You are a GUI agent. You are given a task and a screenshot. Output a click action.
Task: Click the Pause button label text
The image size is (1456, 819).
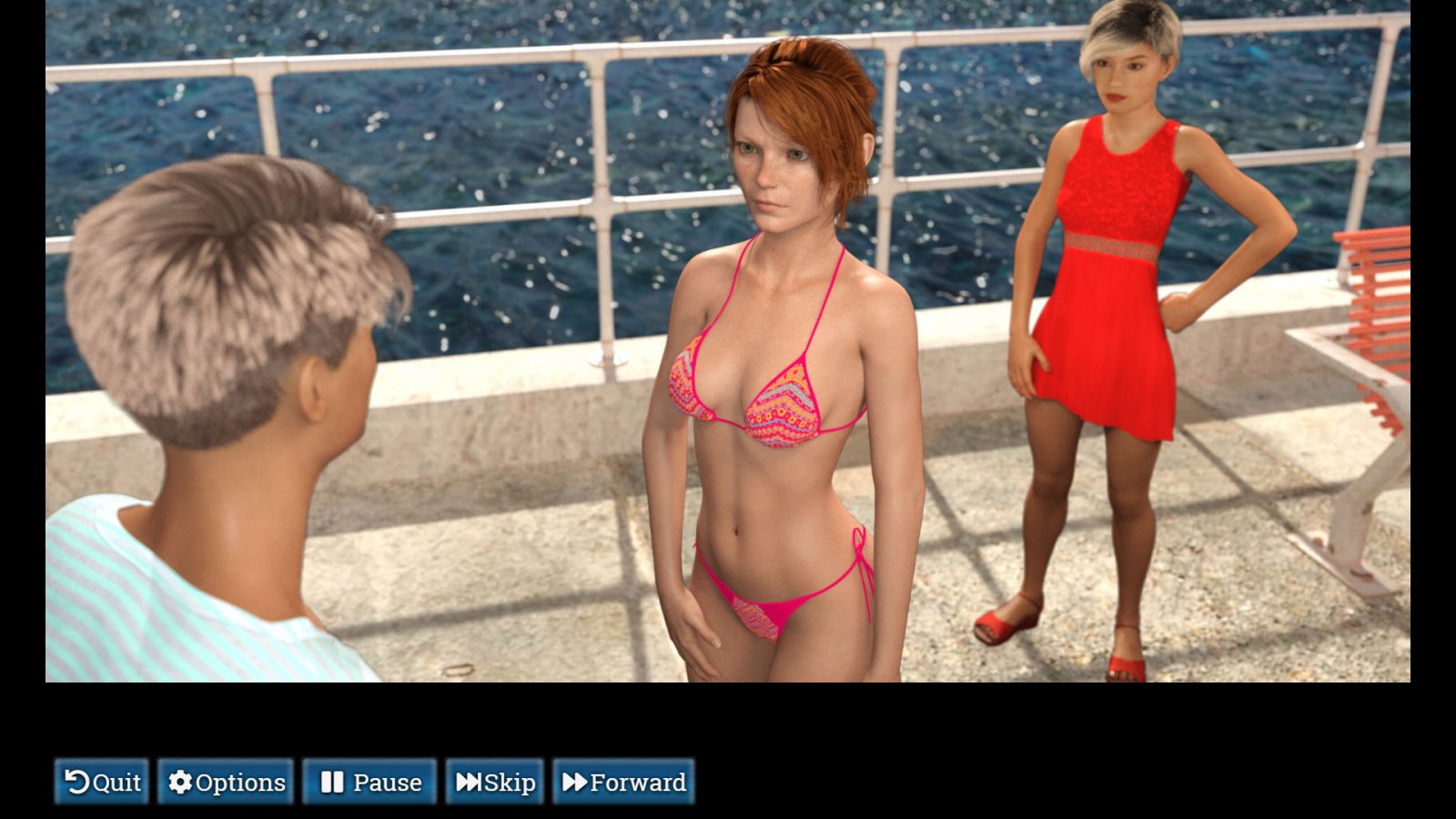387,782
